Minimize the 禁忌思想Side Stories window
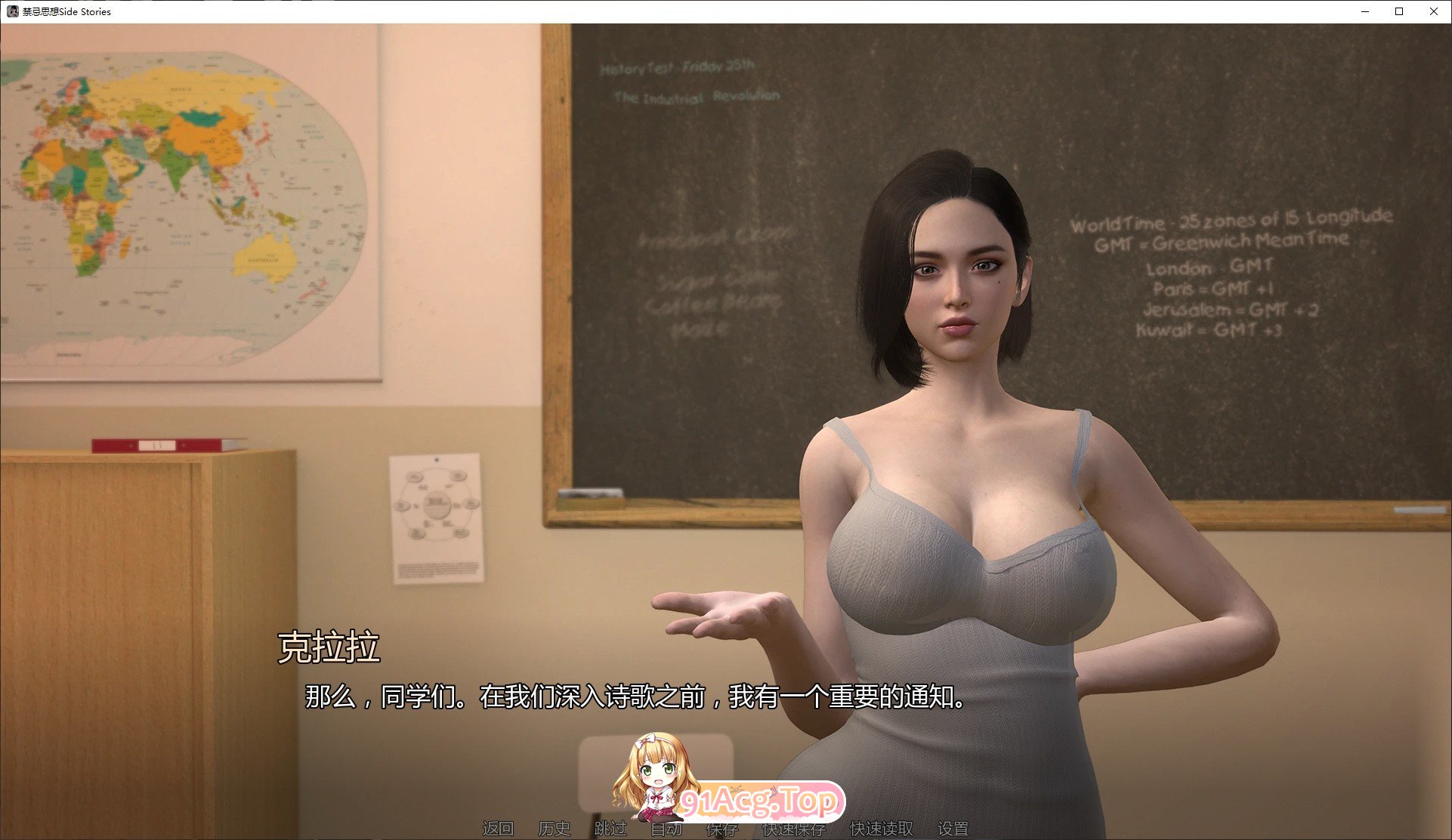 [x=1364, y=11]
